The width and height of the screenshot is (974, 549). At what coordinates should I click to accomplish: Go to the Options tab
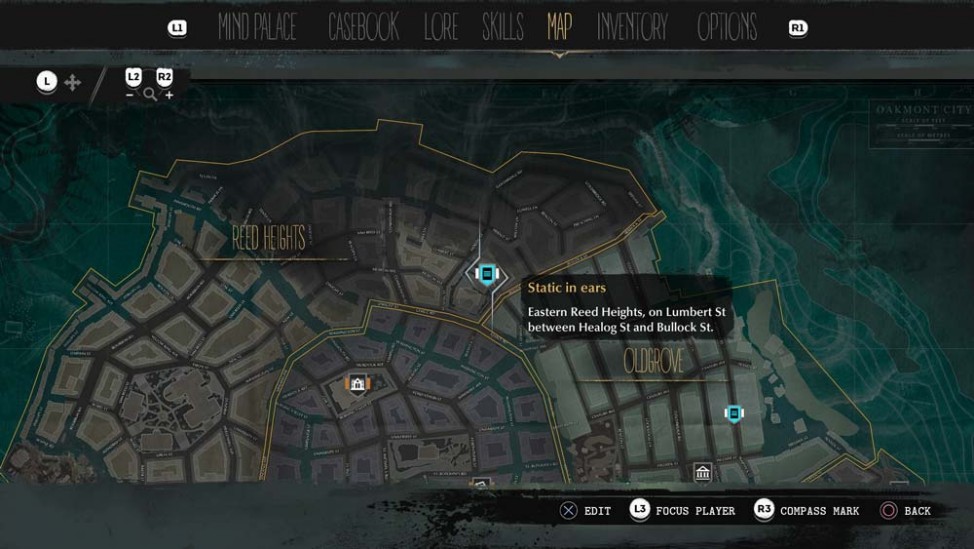(727, 28)
